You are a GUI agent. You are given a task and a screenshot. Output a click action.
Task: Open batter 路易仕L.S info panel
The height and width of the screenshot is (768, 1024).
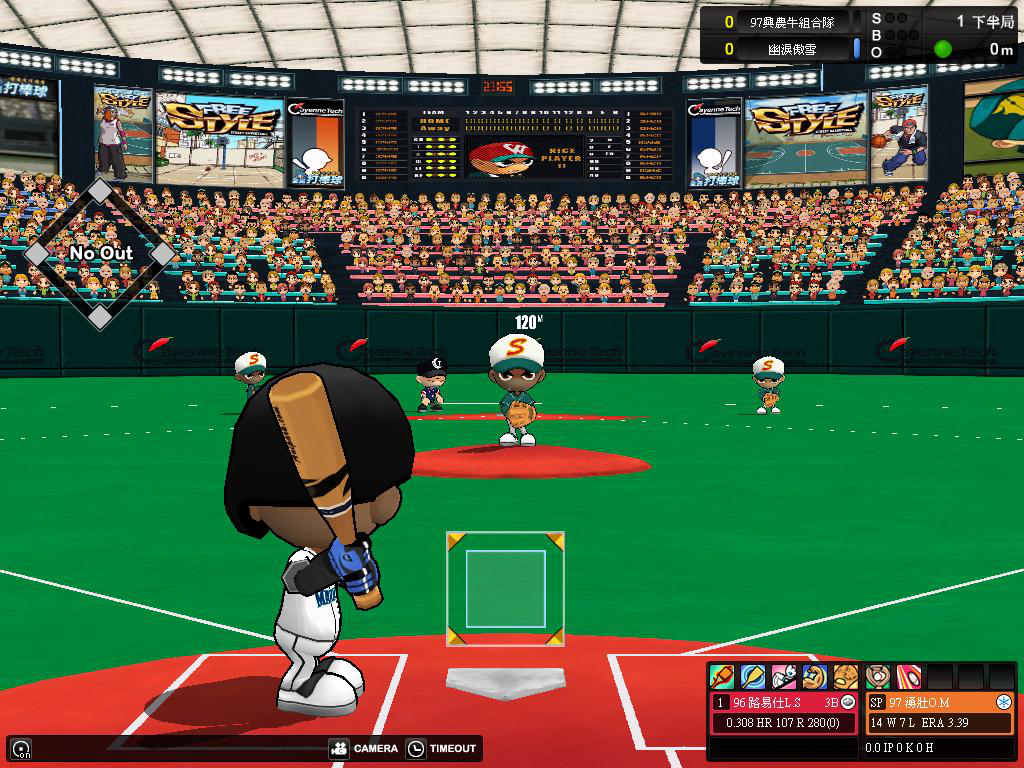point(776,703)
